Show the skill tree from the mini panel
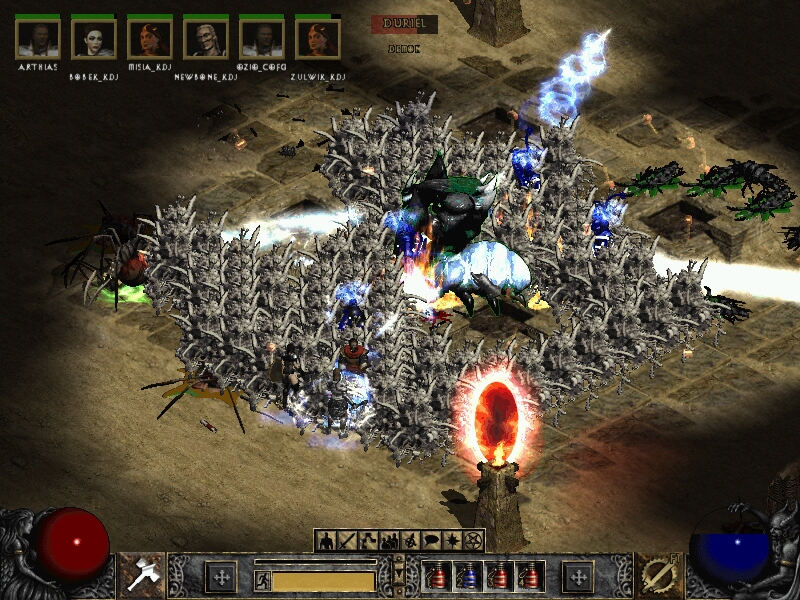800x600 pixels. [x=368, y=541]
